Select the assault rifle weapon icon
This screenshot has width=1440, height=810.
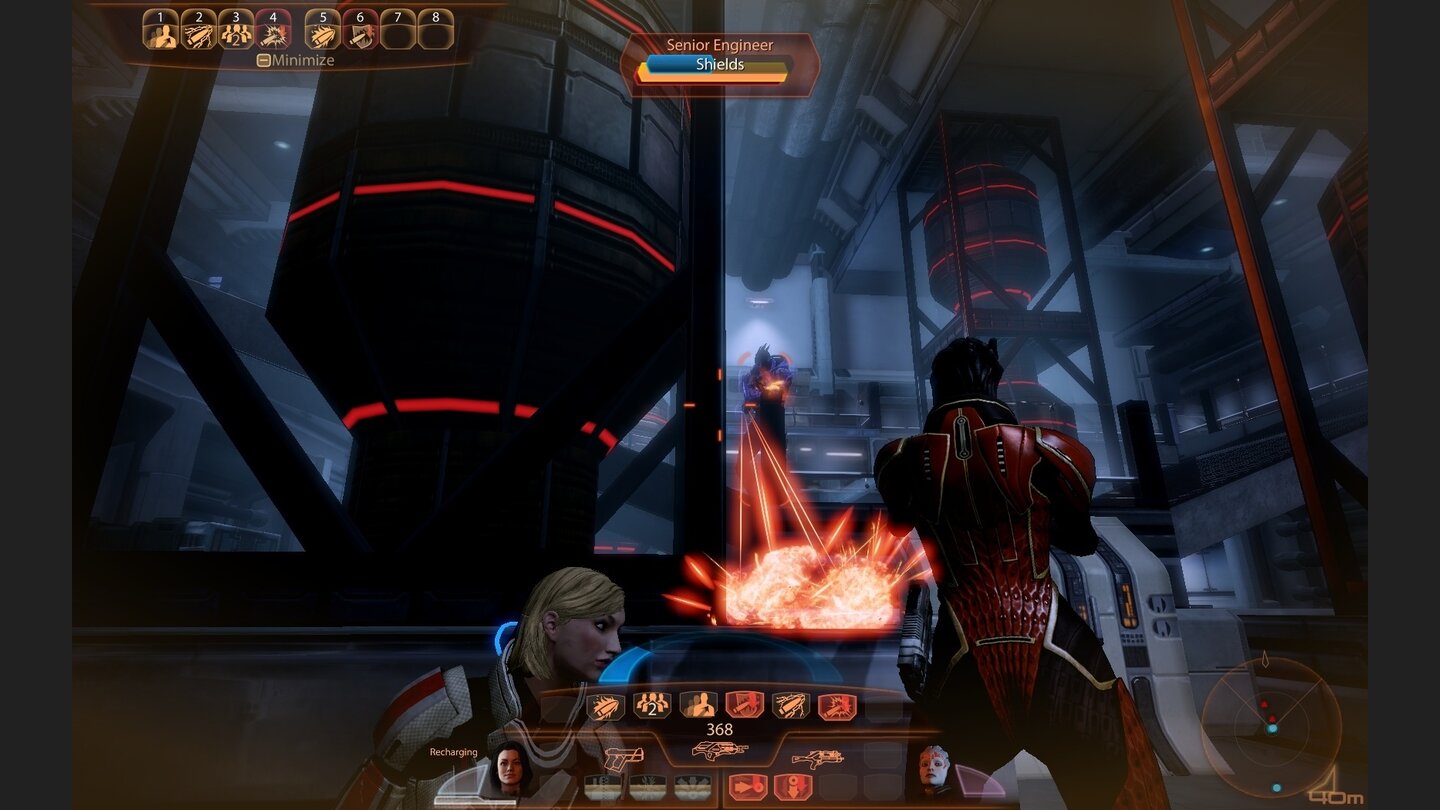click(720, 750)
